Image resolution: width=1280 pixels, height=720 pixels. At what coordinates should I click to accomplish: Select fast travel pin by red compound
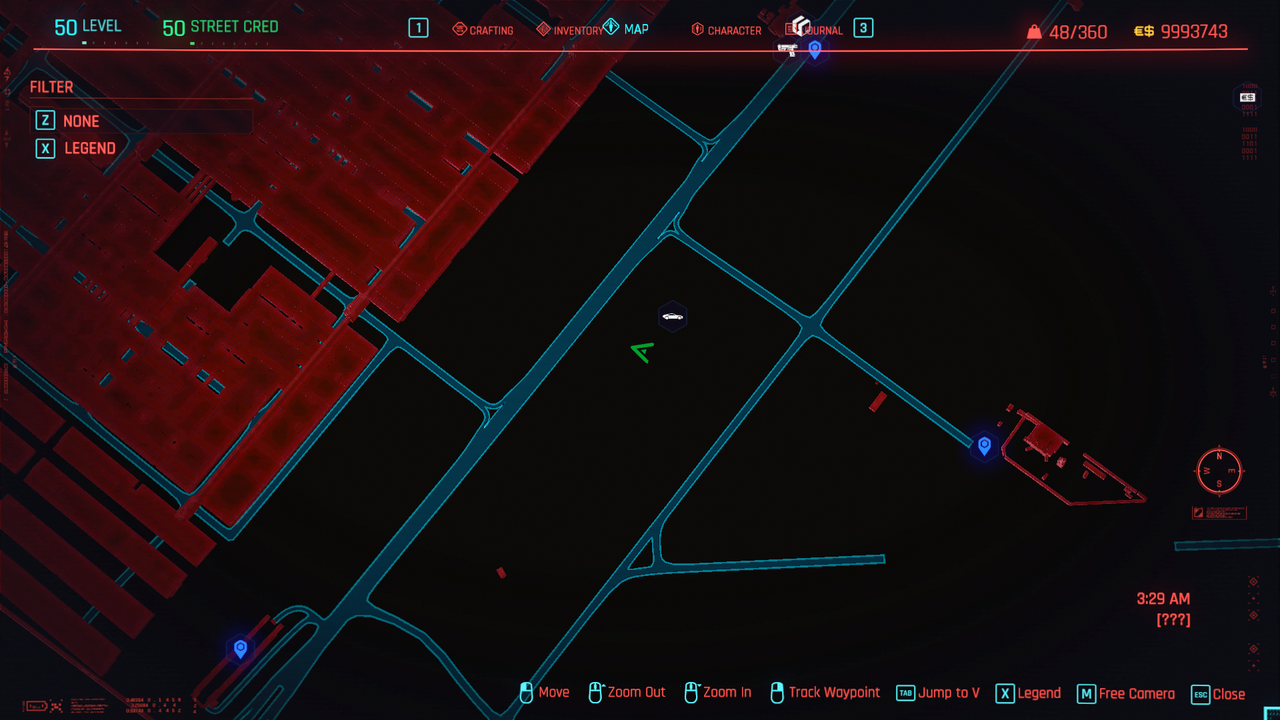coord(984,445)
